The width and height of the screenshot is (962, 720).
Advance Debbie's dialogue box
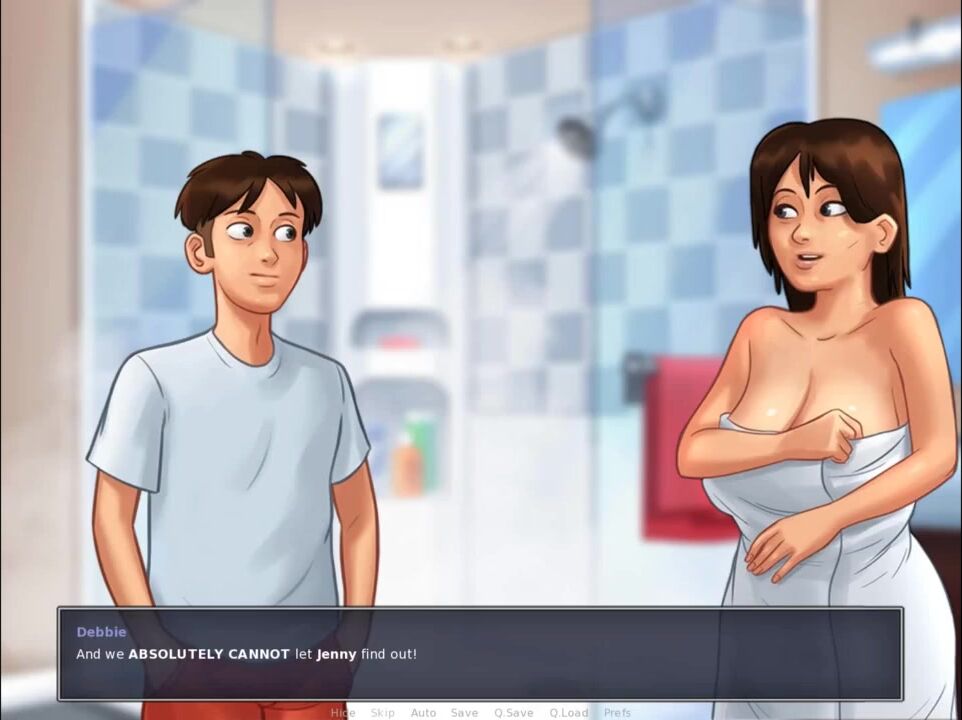(x=480, y=654)
